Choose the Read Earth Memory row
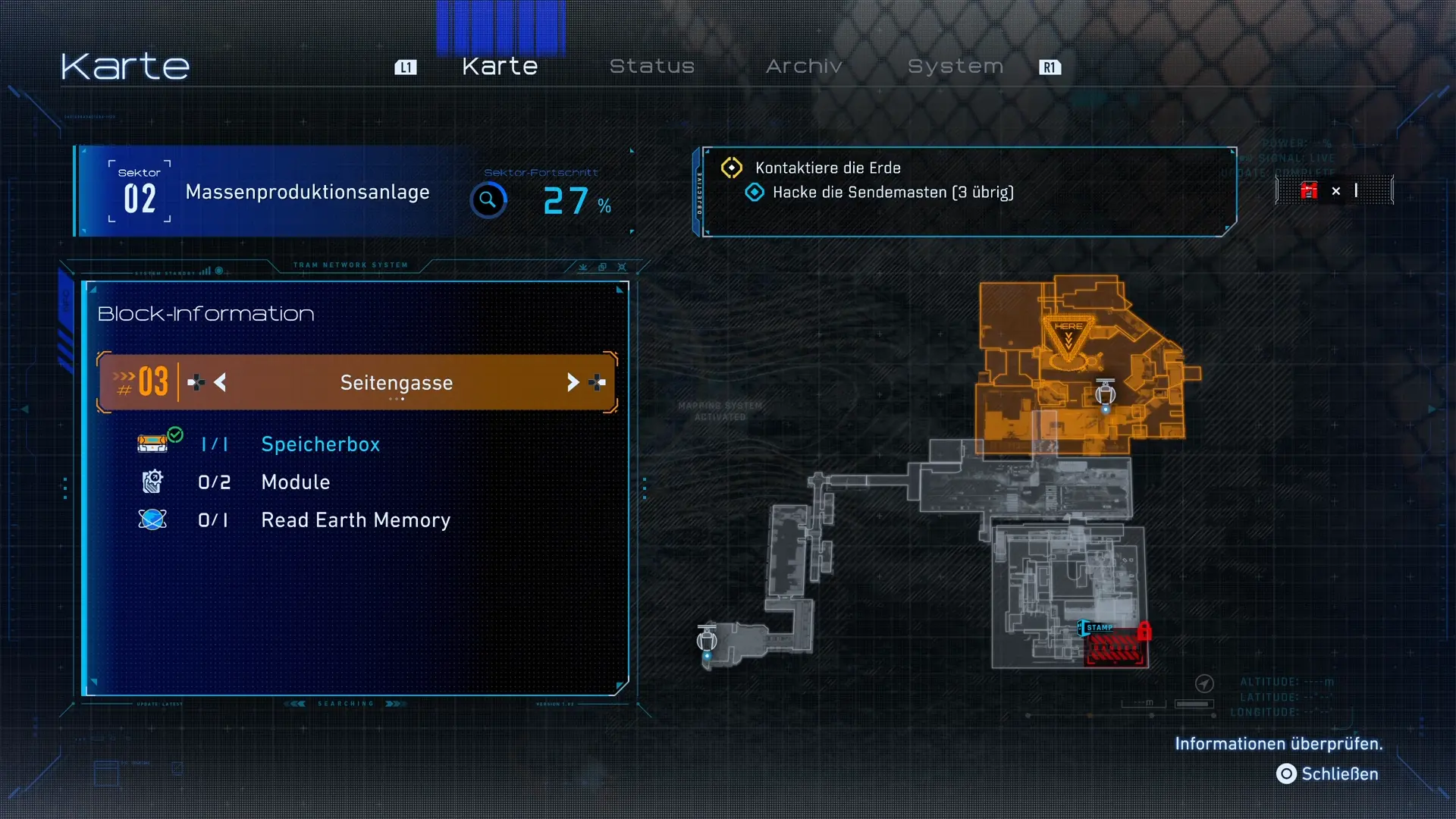This screenshot has height=819, width=1456. pyautogui.click(x=355, y=520)
